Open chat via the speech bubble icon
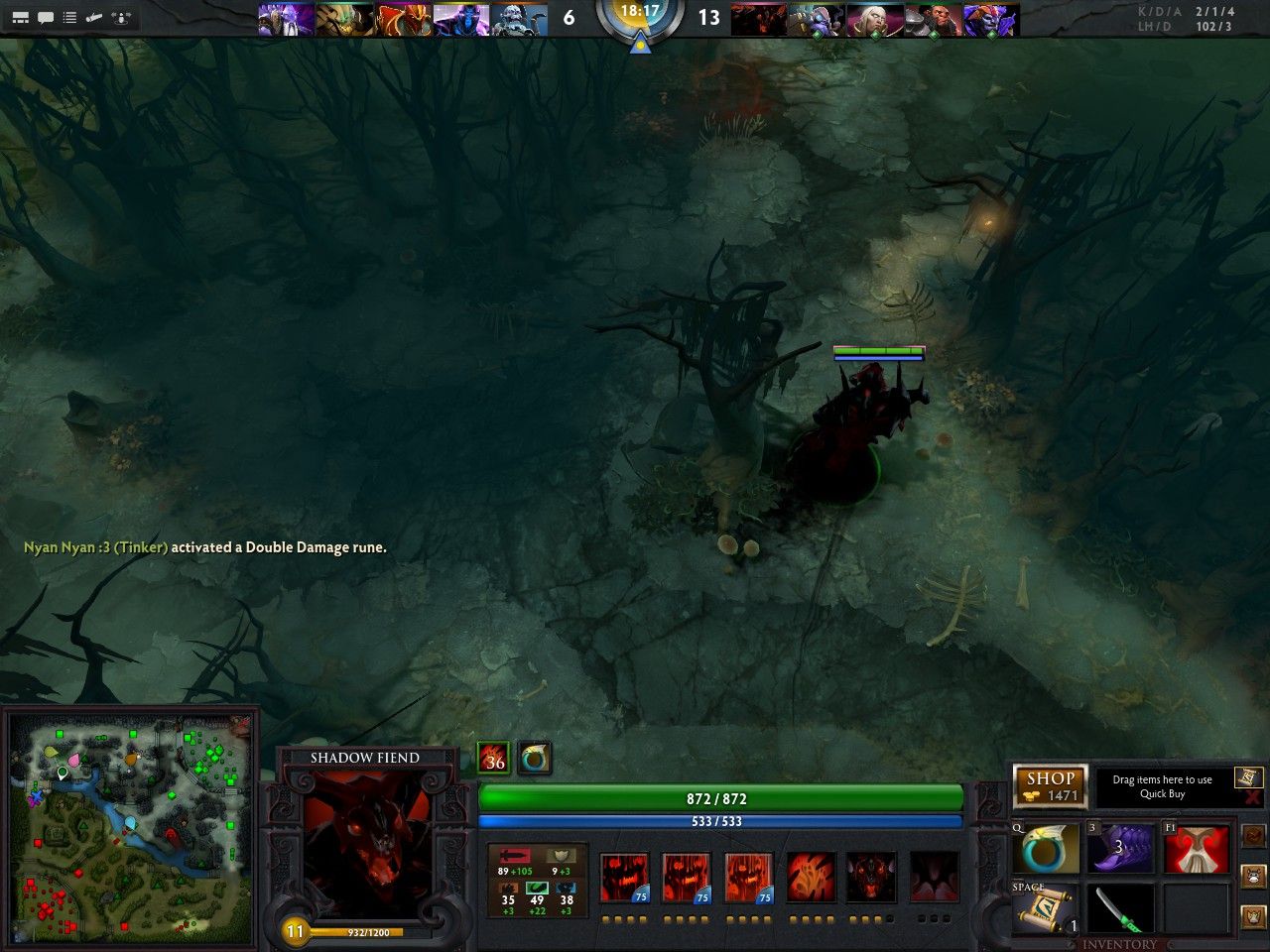 [46, 17]
